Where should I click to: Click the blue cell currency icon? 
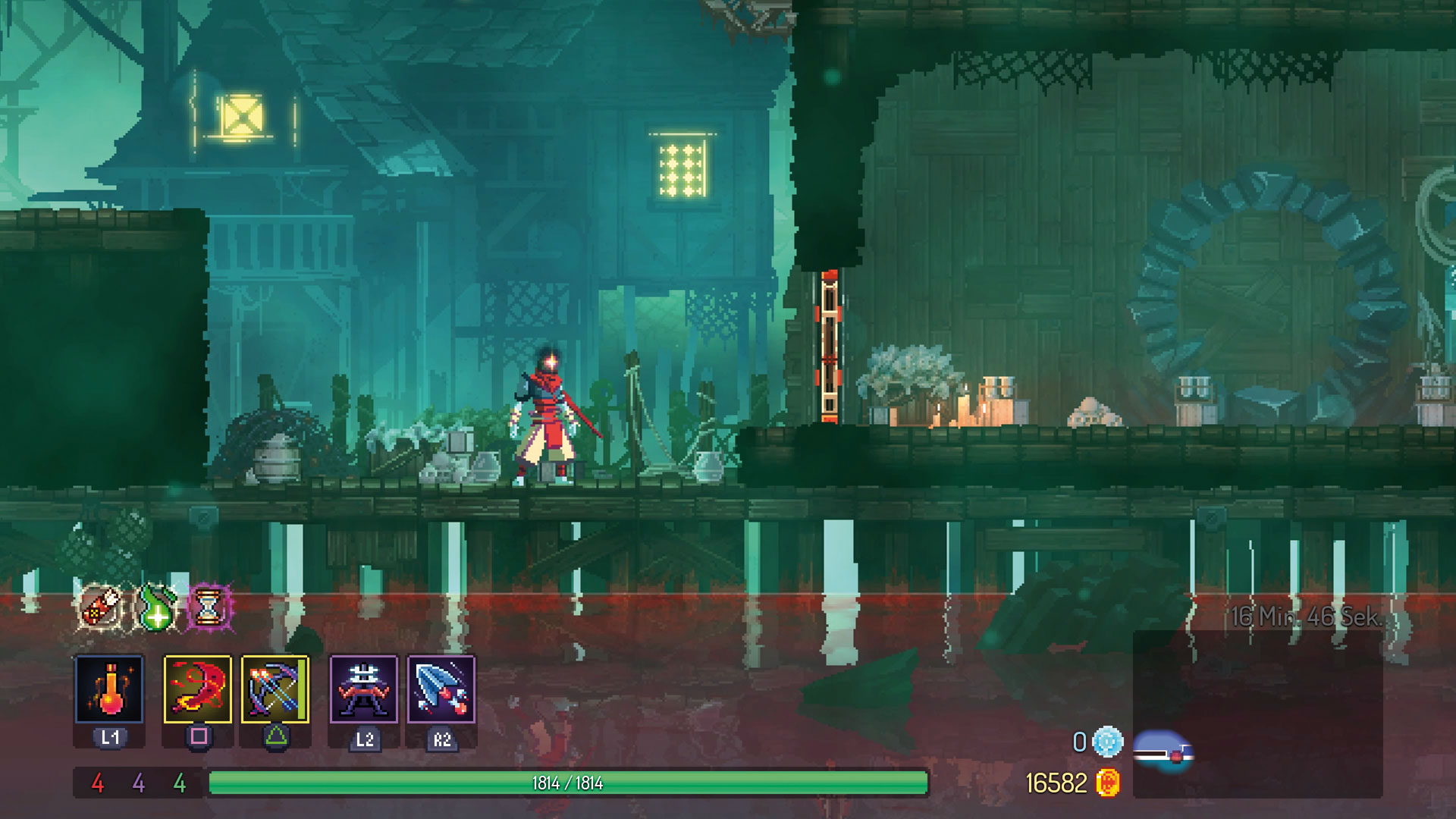coord(1107,742)
